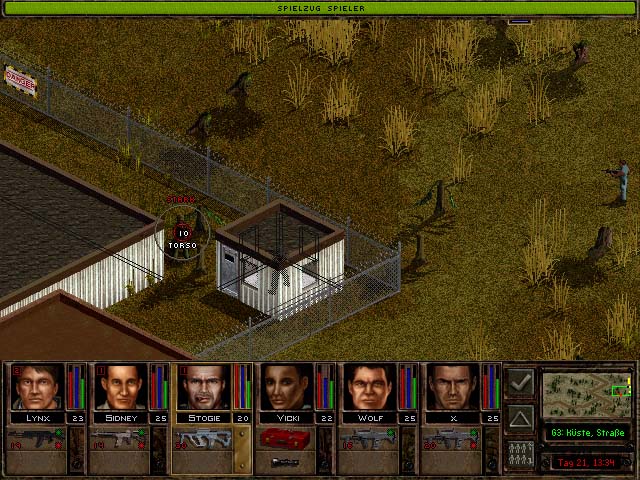Click the squad figures button
Viewport: 640px width, 480px height.
pos(520,451)
